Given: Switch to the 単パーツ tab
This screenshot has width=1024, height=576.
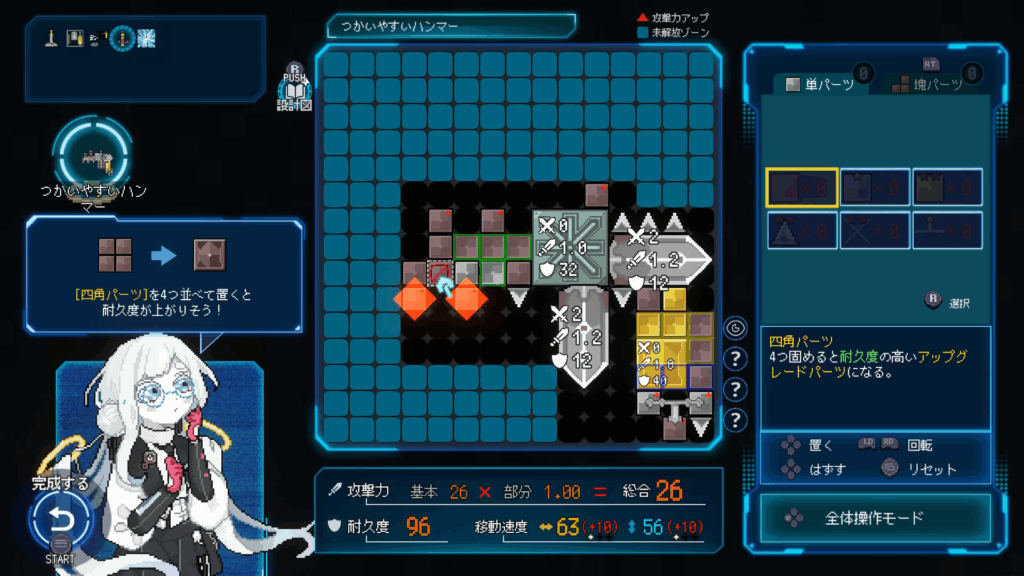Looking at the screenshot, I should [820, 84].
